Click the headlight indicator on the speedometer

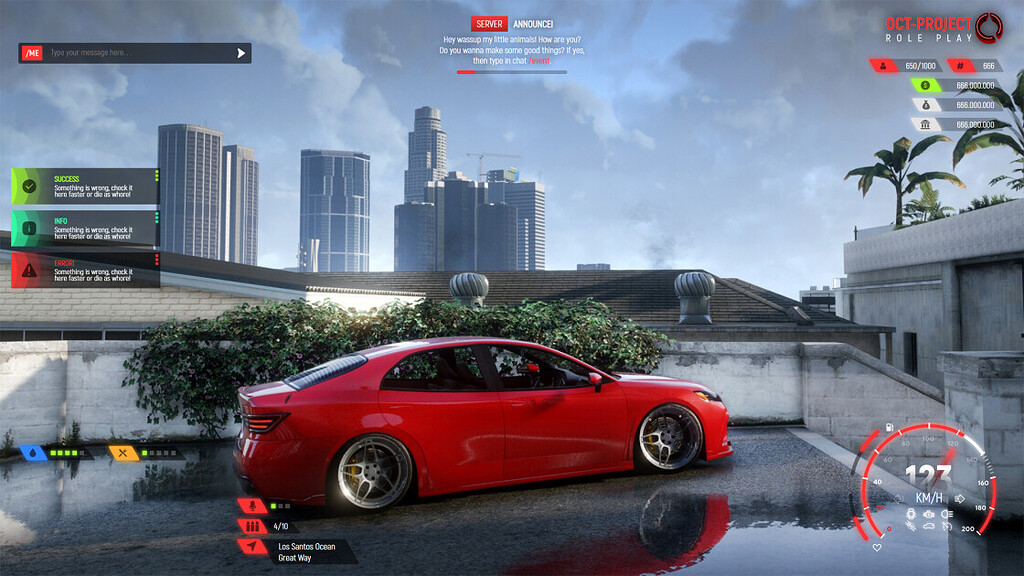point(947,513)
